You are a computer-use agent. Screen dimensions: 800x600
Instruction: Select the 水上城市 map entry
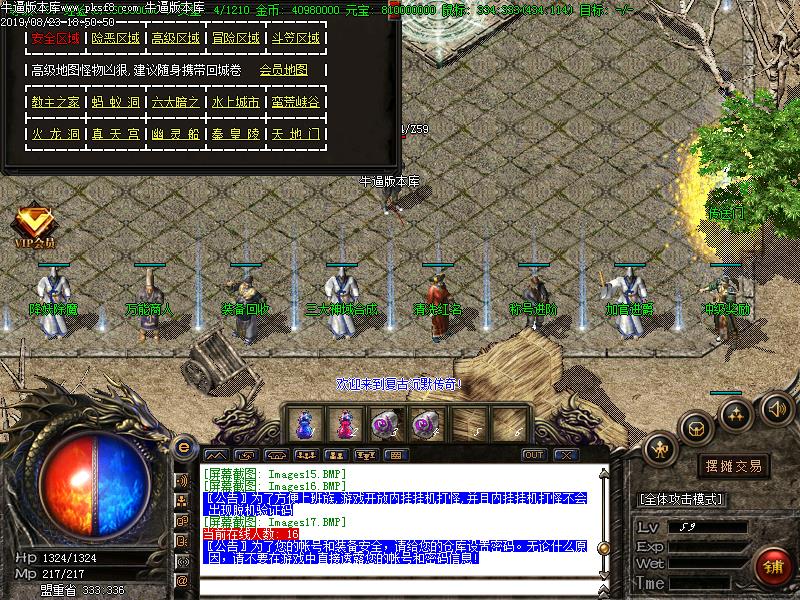pos(235,102)
